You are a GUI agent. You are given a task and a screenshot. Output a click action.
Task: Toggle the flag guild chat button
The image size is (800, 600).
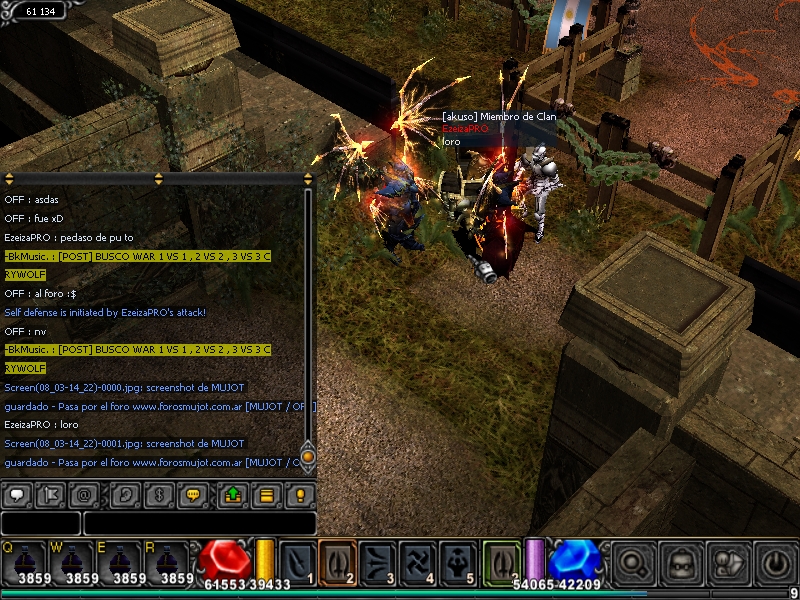click(52, 494)
